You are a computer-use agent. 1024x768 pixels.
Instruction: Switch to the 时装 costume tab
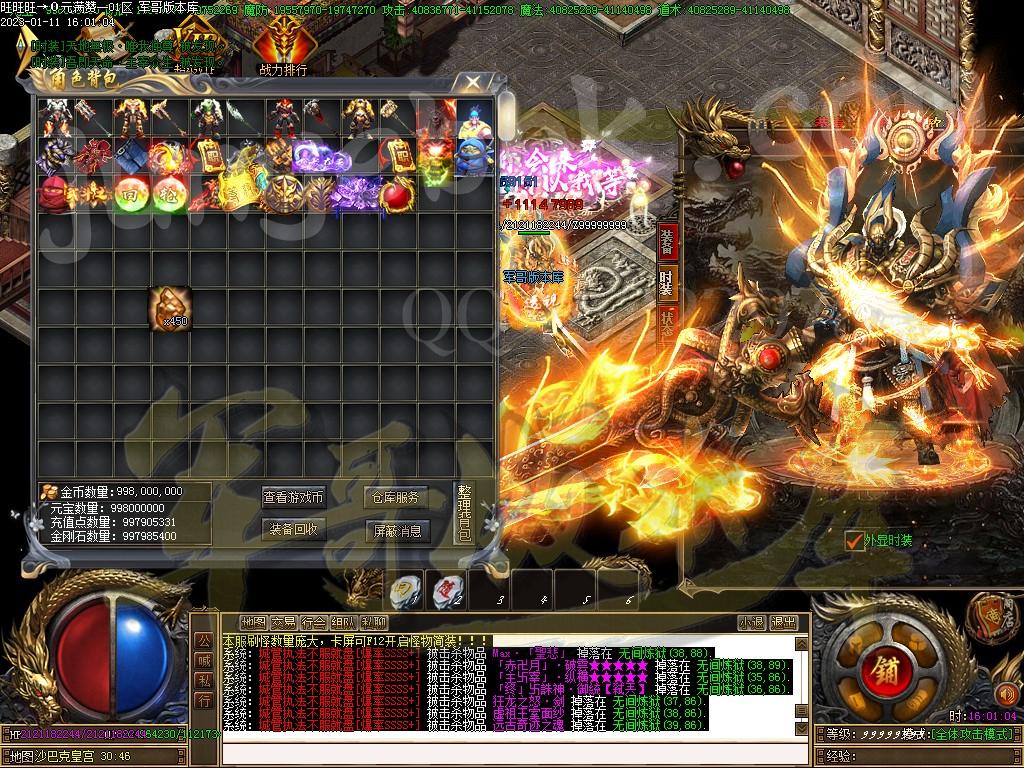click(x=668, y=283)
